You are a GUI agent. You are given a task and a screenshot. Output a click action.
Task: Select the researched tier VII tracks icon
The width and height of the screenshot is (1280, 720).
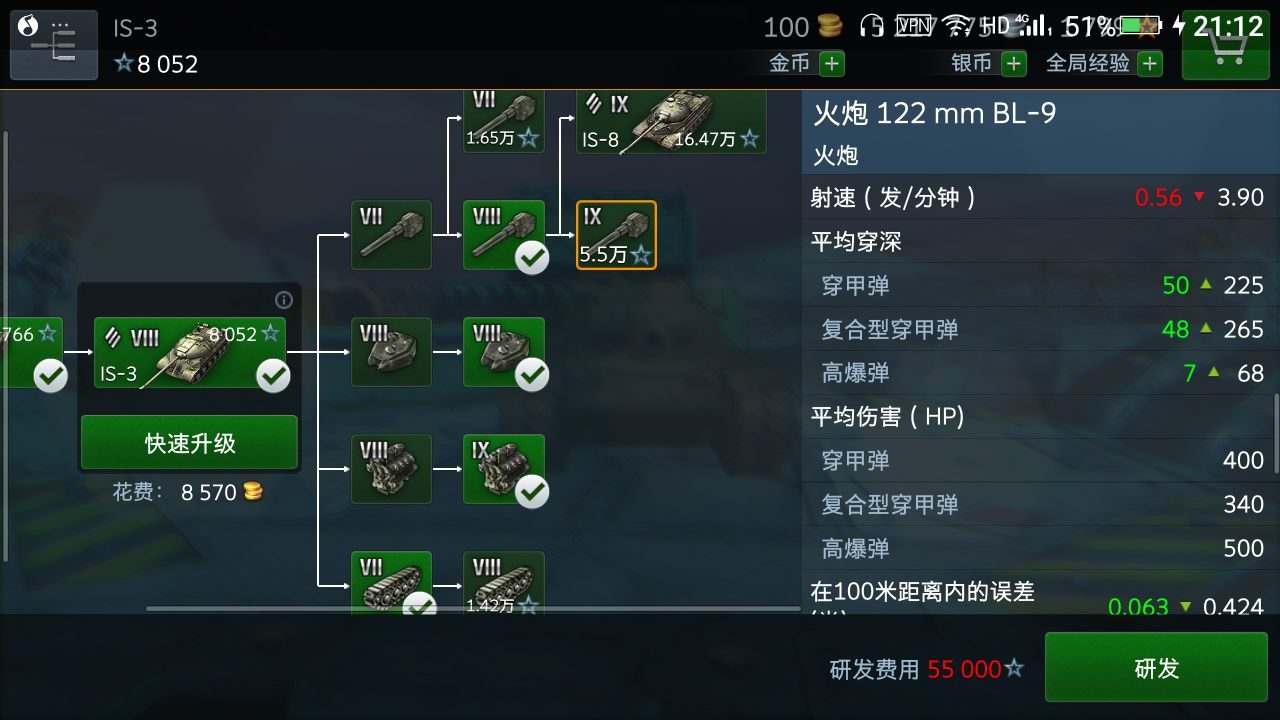coord(391,578)
